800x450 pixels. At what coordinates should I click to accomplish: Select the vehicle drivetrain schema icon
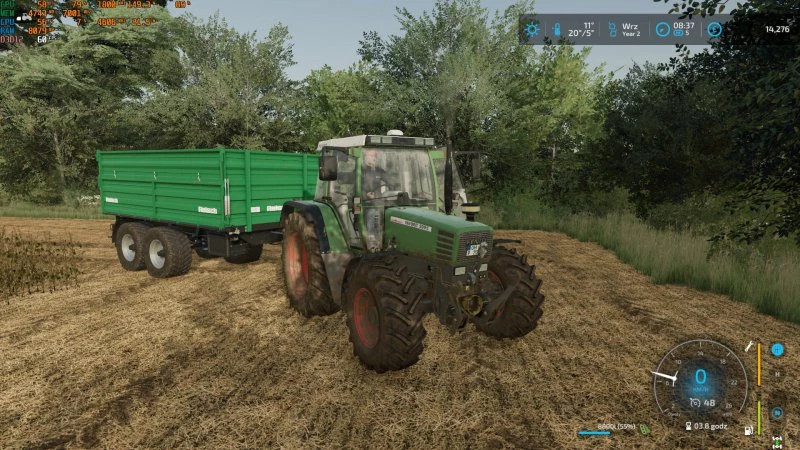pos(777,440)
